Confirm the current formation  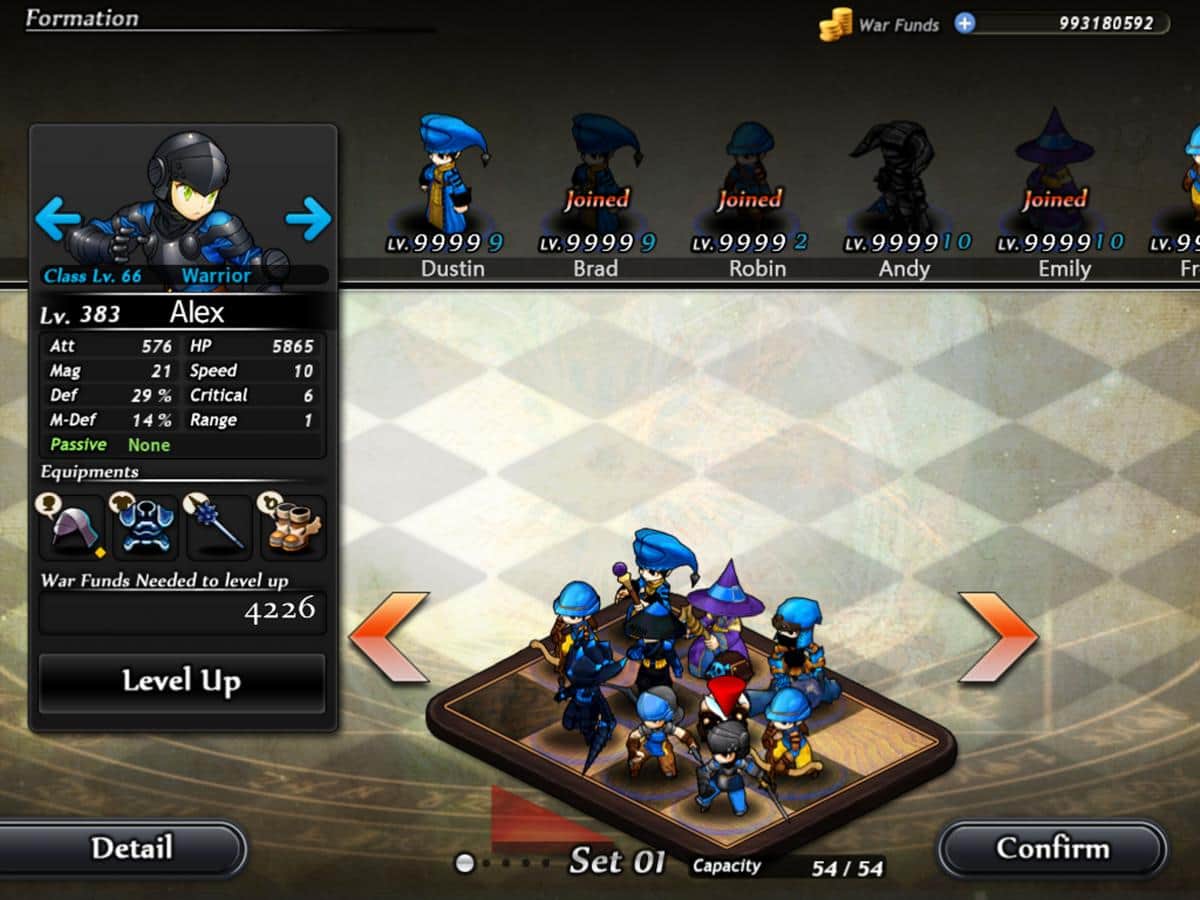coord(1052,849)
